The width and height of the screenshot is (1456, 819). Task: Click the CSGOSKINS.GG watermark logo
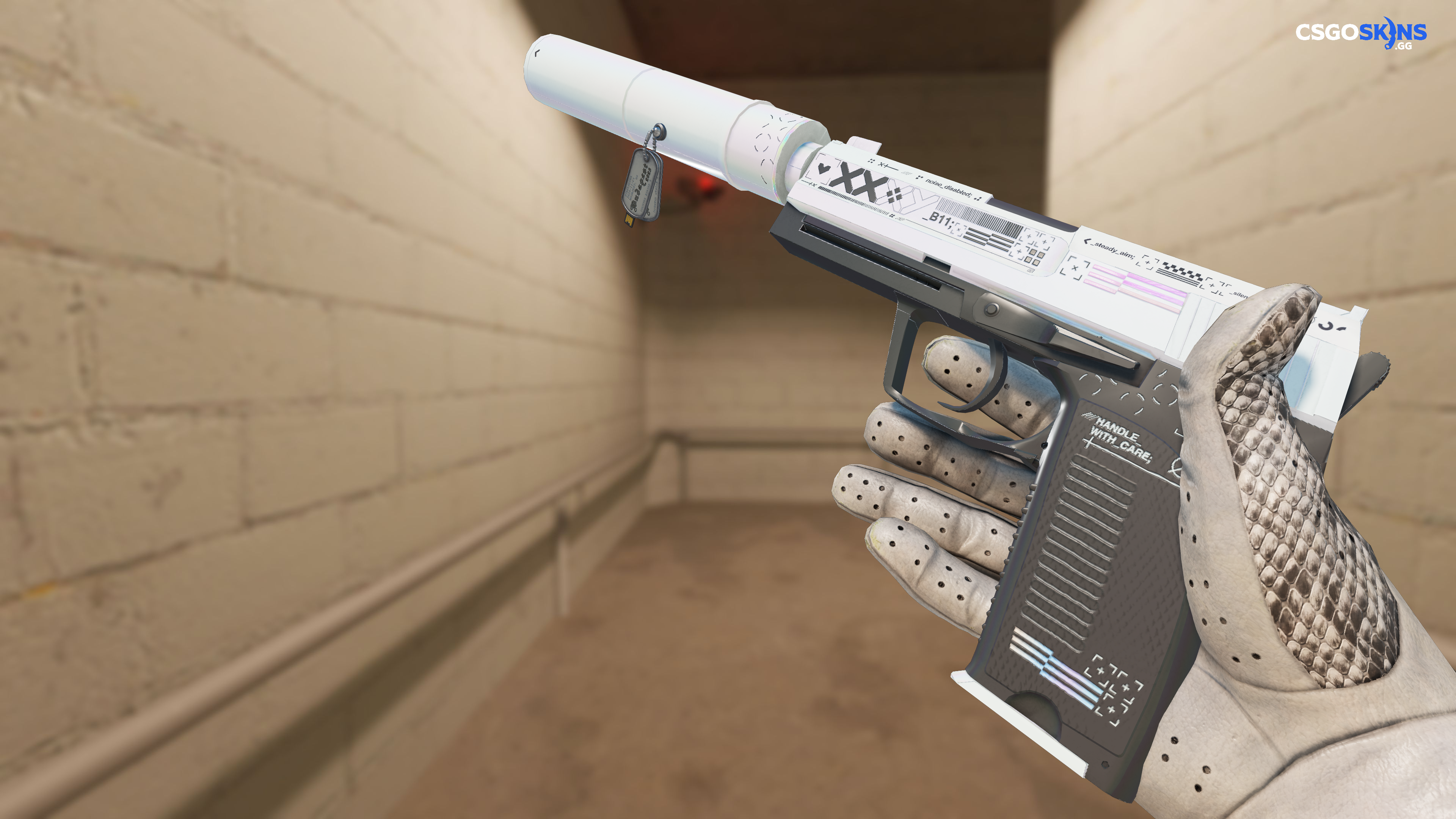tap(1360, 33)
